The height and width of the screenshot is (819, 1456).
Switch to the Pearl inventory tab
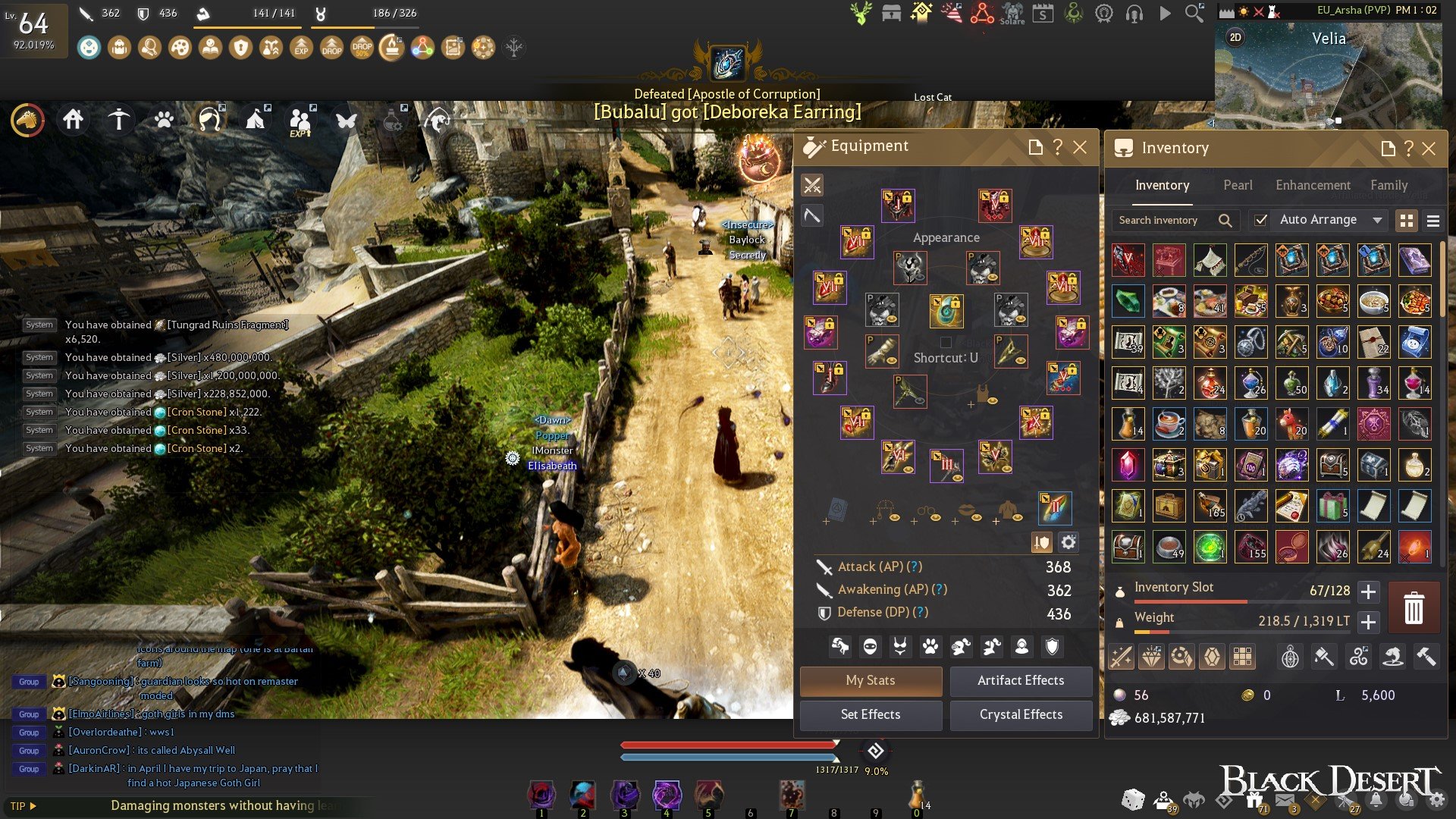(1238, 185)
